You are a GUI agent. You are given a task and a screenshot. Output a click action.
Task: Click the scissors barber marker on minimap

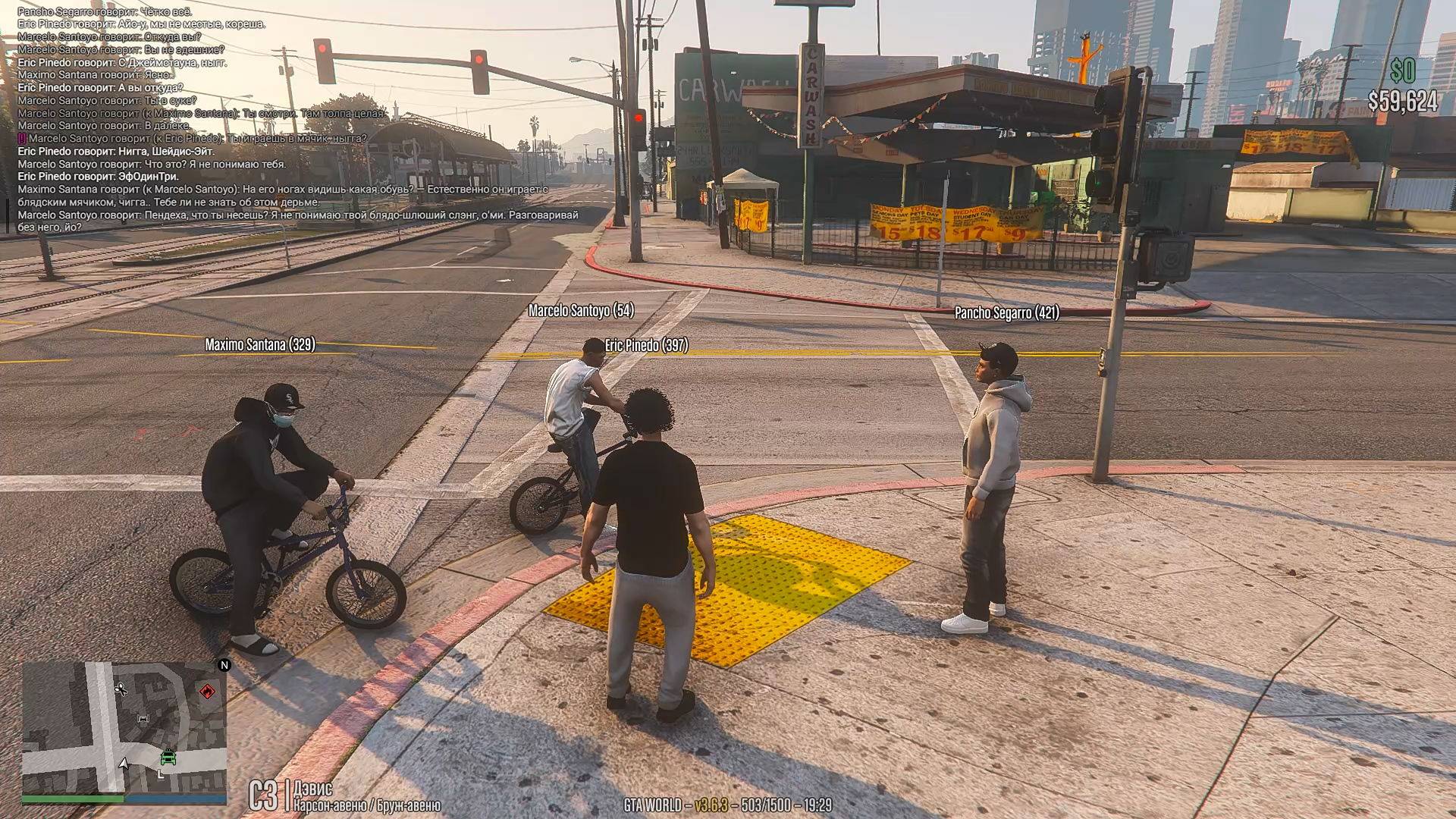[121, 689]
